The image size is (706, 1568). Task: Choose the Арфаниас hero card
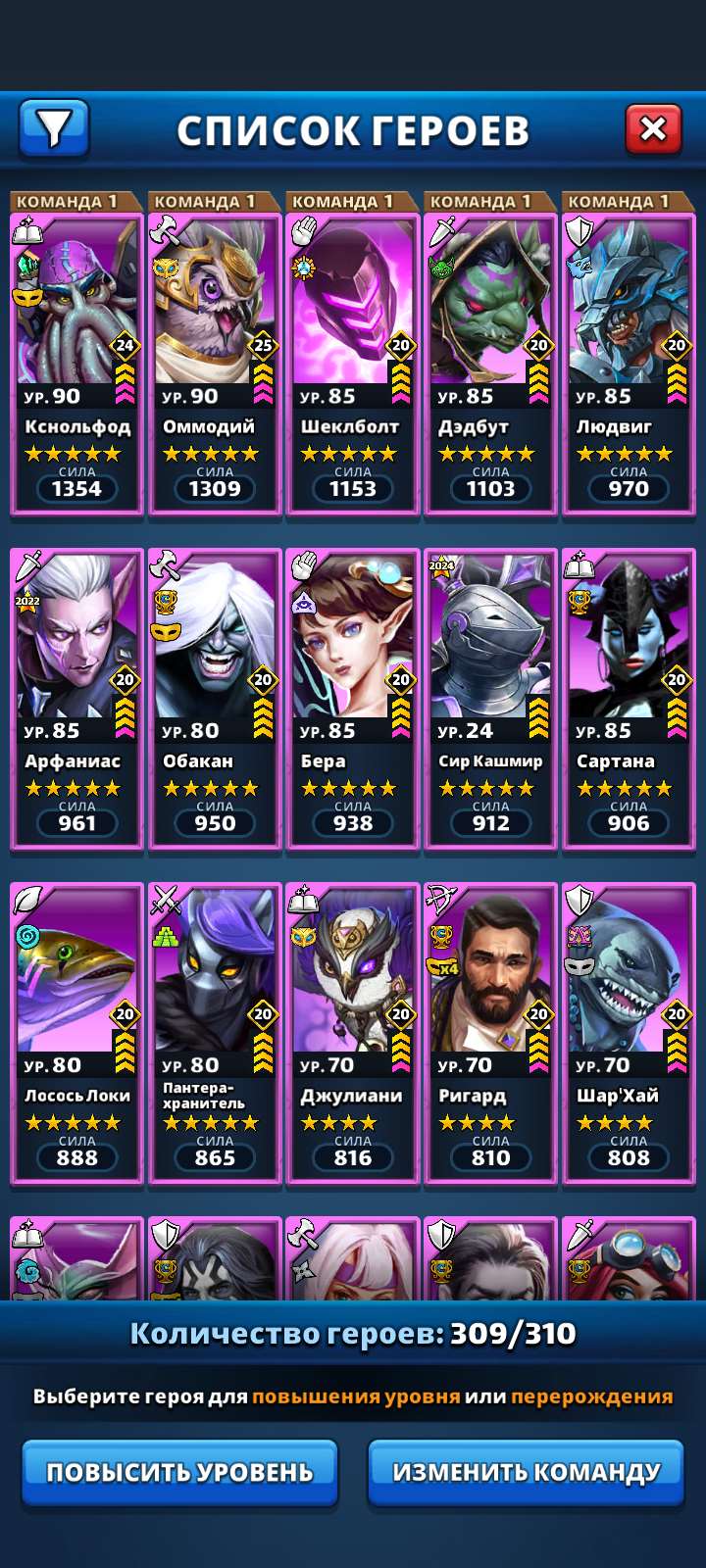point(76,697)
